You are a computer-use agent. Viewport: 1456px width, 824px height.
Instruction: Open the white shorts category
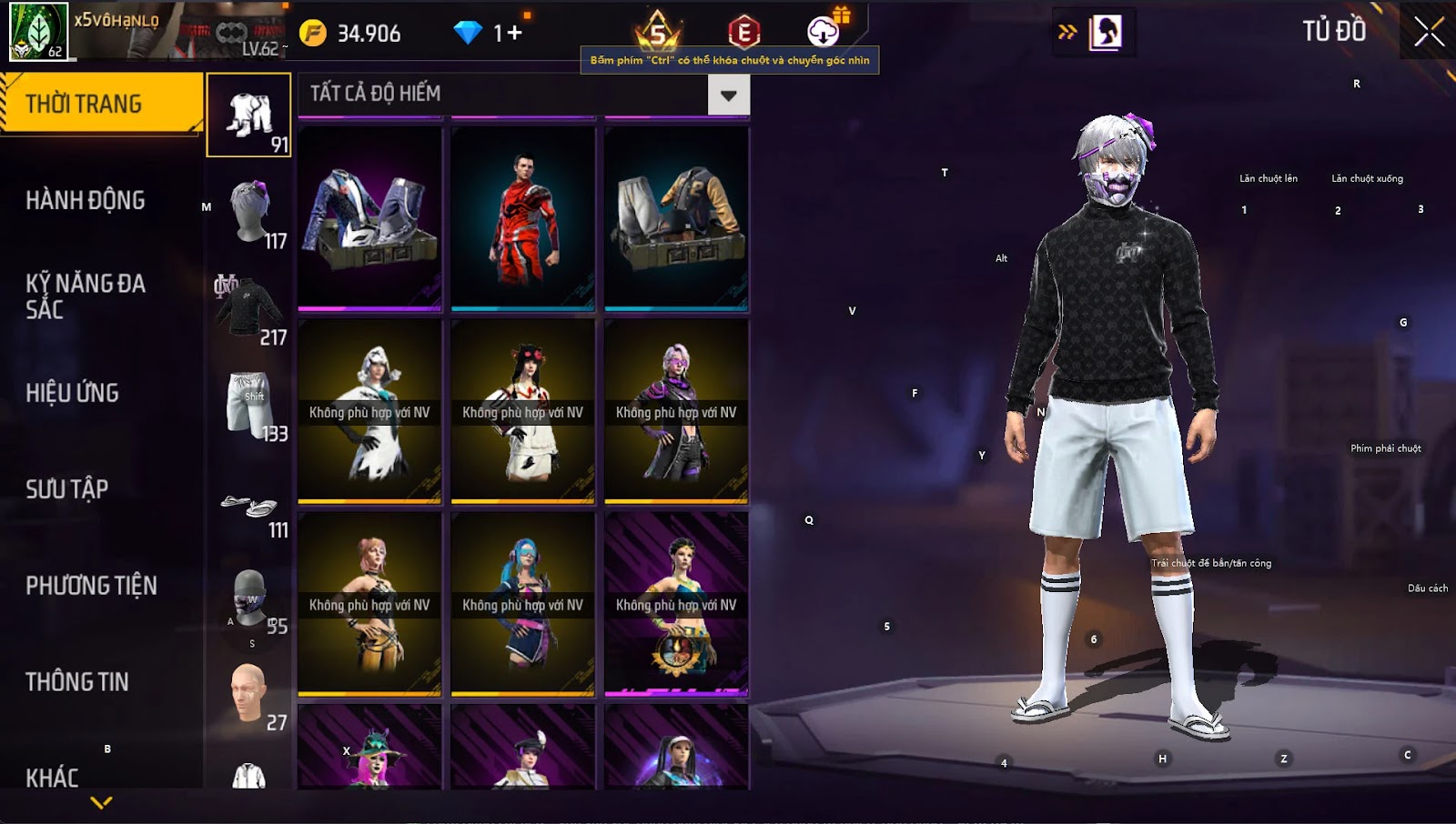[249, 405]
